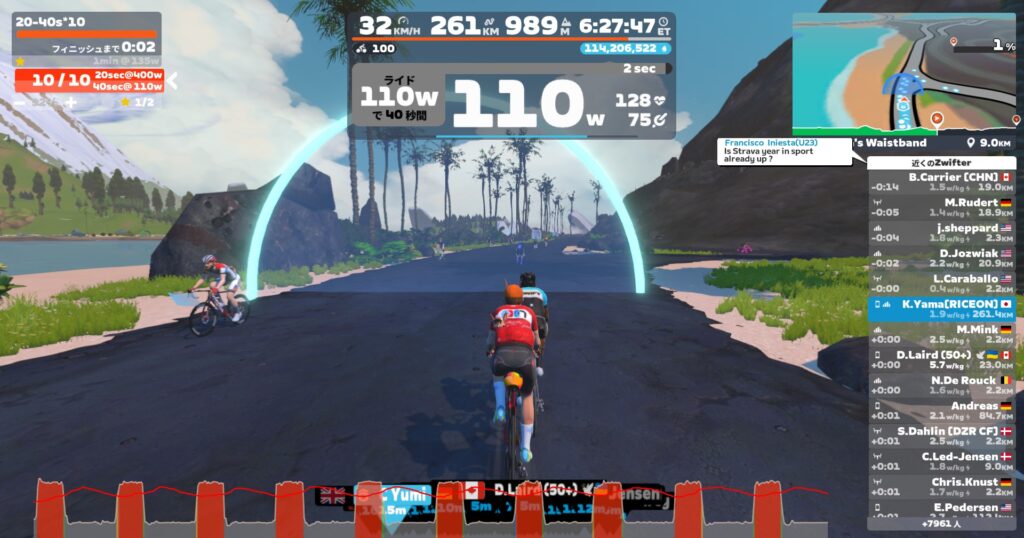Select highlighted K.Yama[RICEON] rider row

coord(941,308)
